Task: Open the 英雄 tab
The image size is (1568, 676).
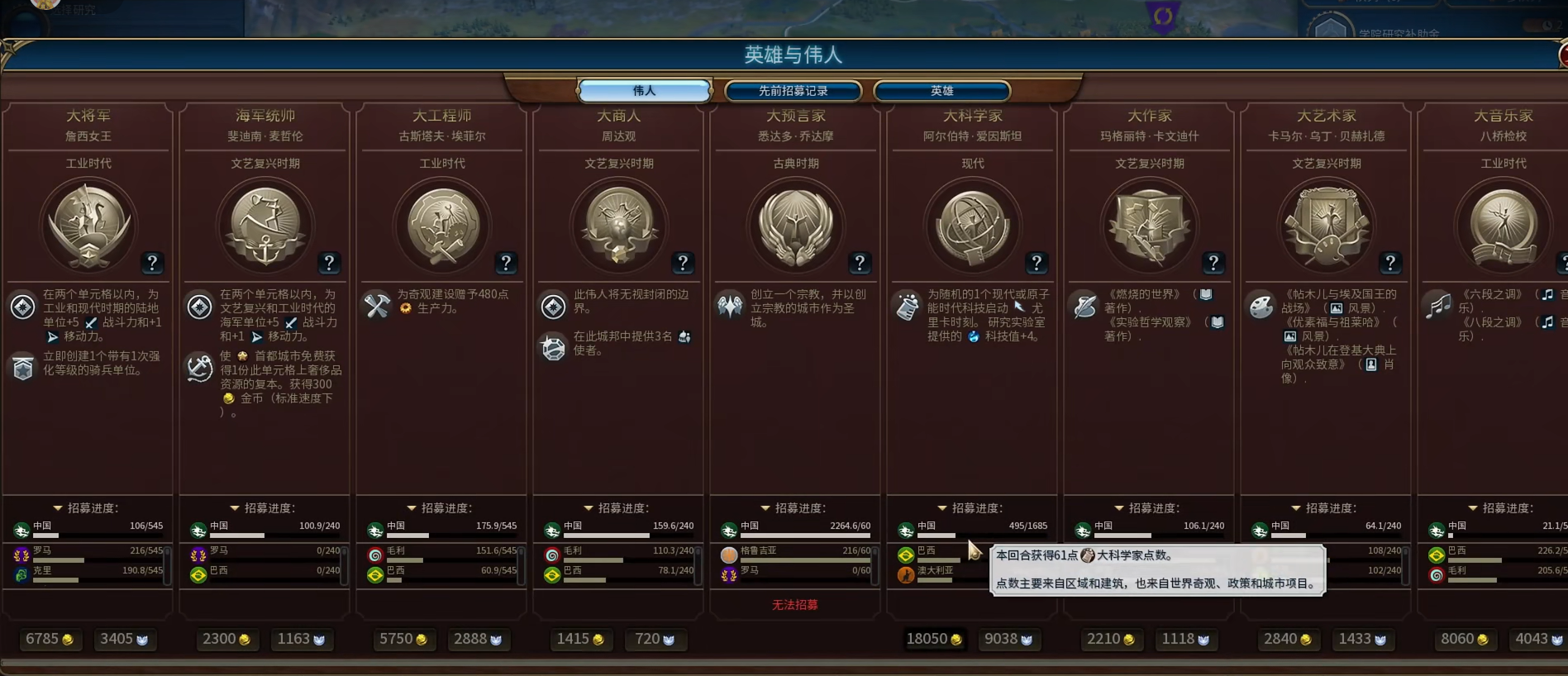Action: (x=942, y=91)
